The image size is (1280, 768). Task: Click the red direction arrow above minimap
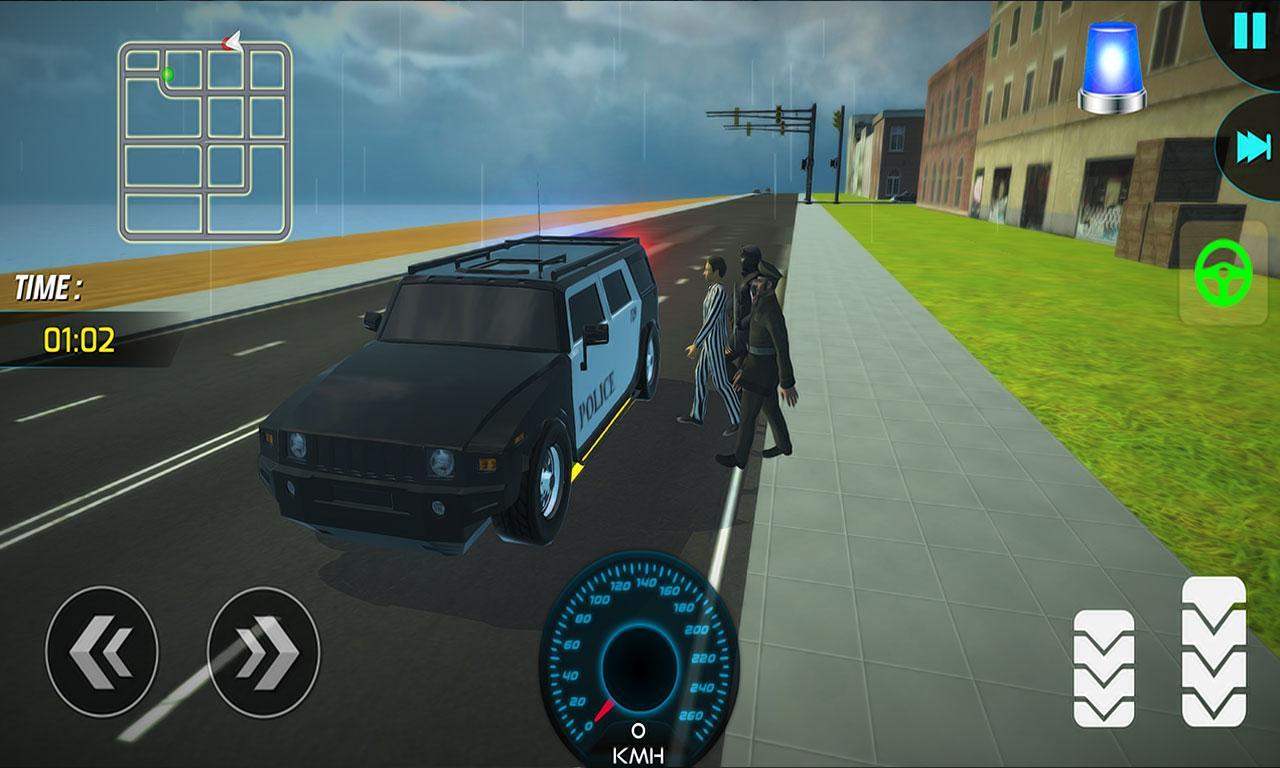(x=232, y=40)
